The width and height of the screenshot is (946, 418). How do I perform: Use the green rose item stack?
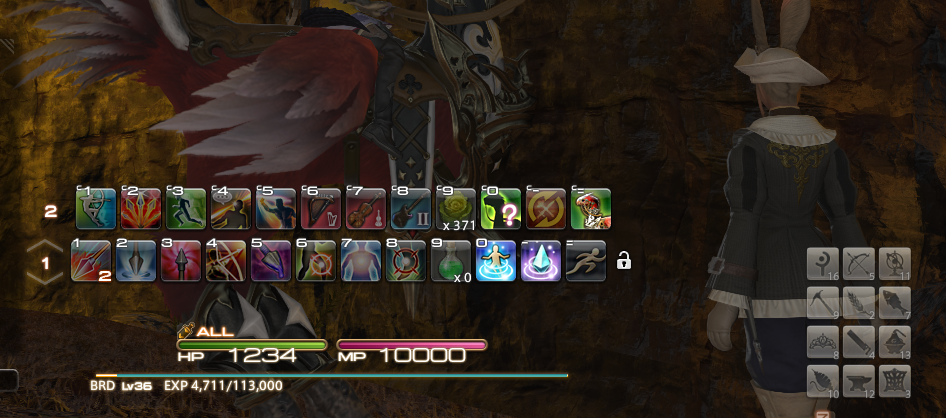[x=457, y=206]
